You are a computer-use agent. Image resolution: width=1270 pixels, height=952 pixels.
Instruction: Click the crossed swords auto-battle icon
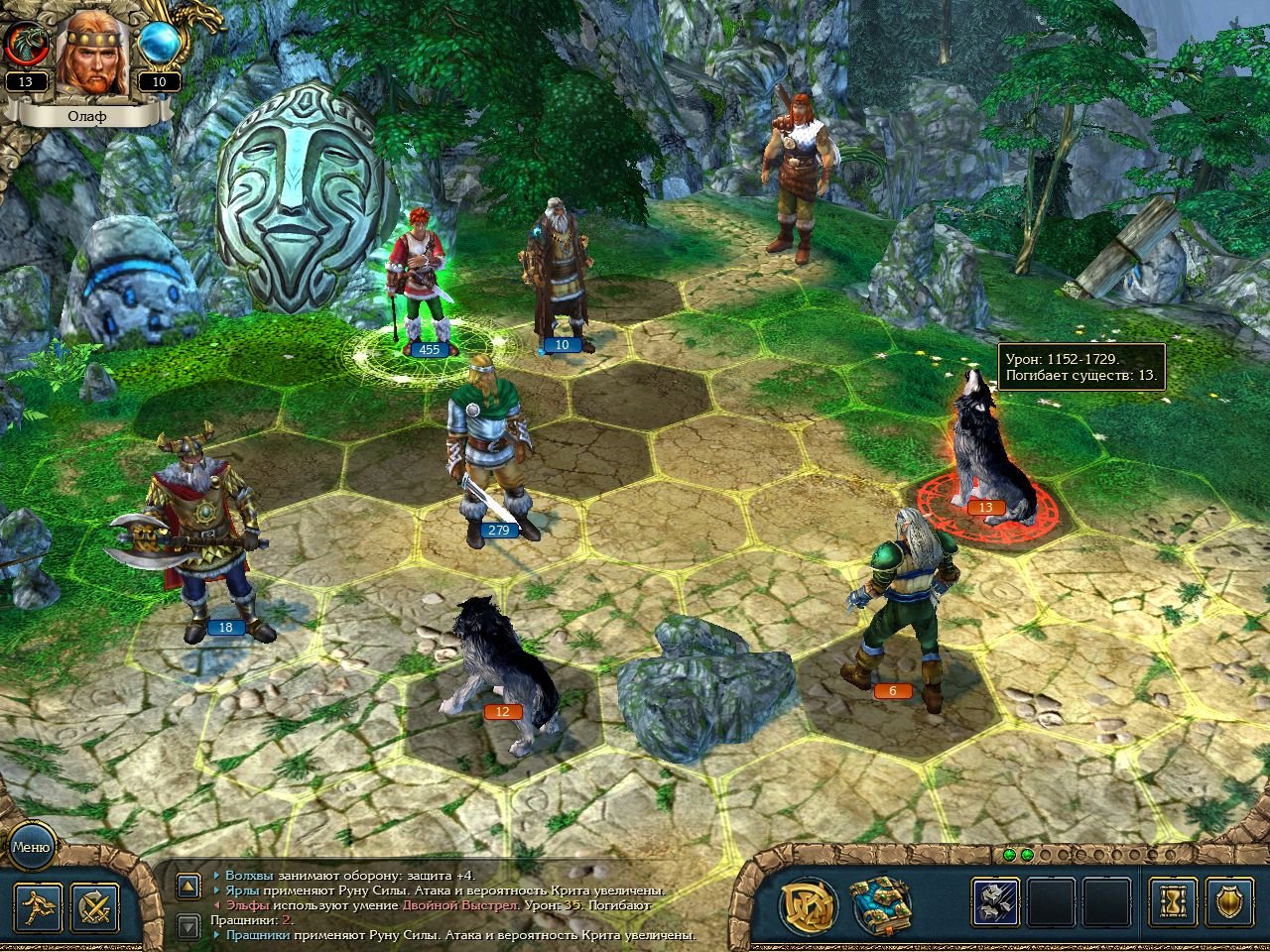coord(94,907)
